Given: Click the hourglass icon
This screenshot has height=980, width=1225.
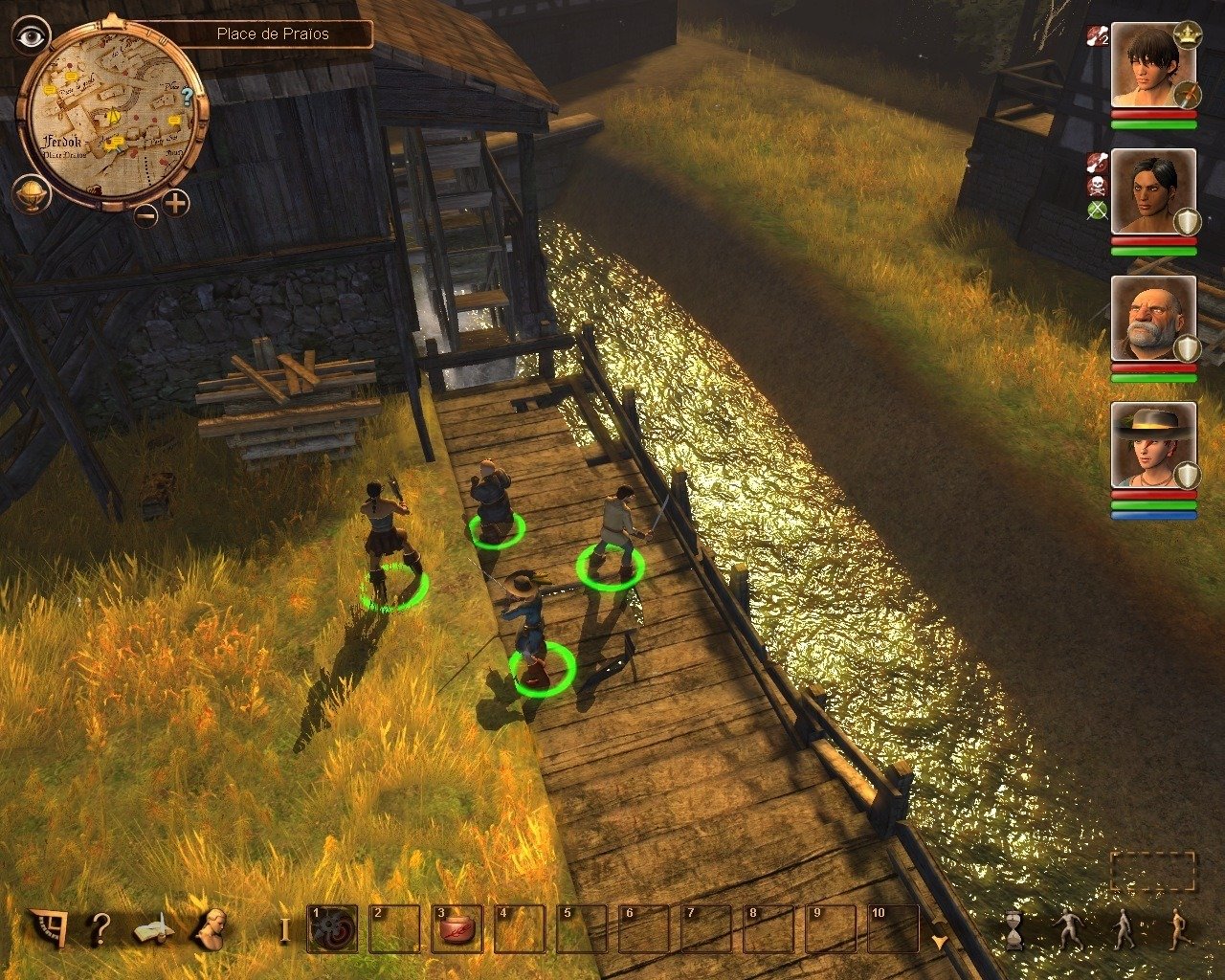Looking at the screenshot, I should coord(1013,929).
